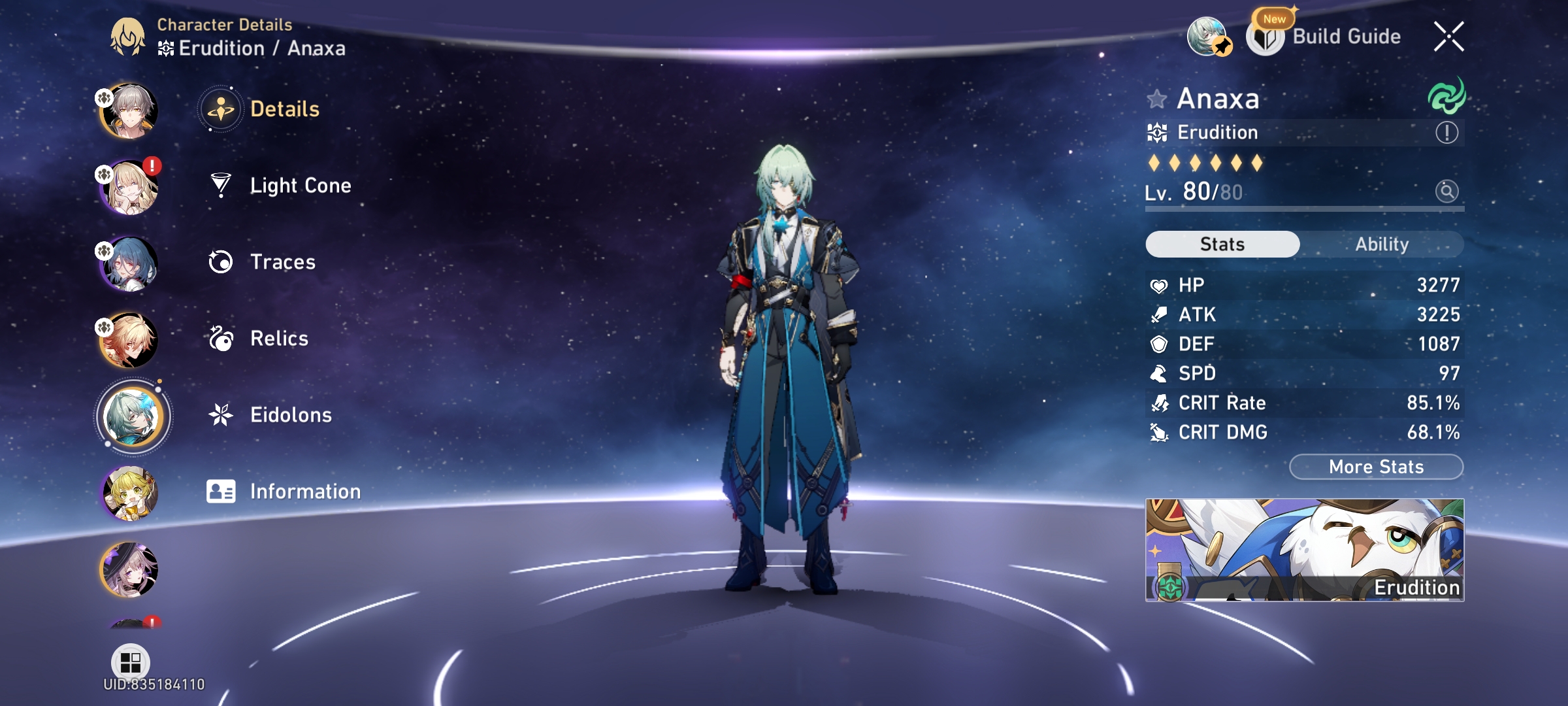Select the Stats tab
This screenshot has width=1568, height=706.
coord(1222,243)
